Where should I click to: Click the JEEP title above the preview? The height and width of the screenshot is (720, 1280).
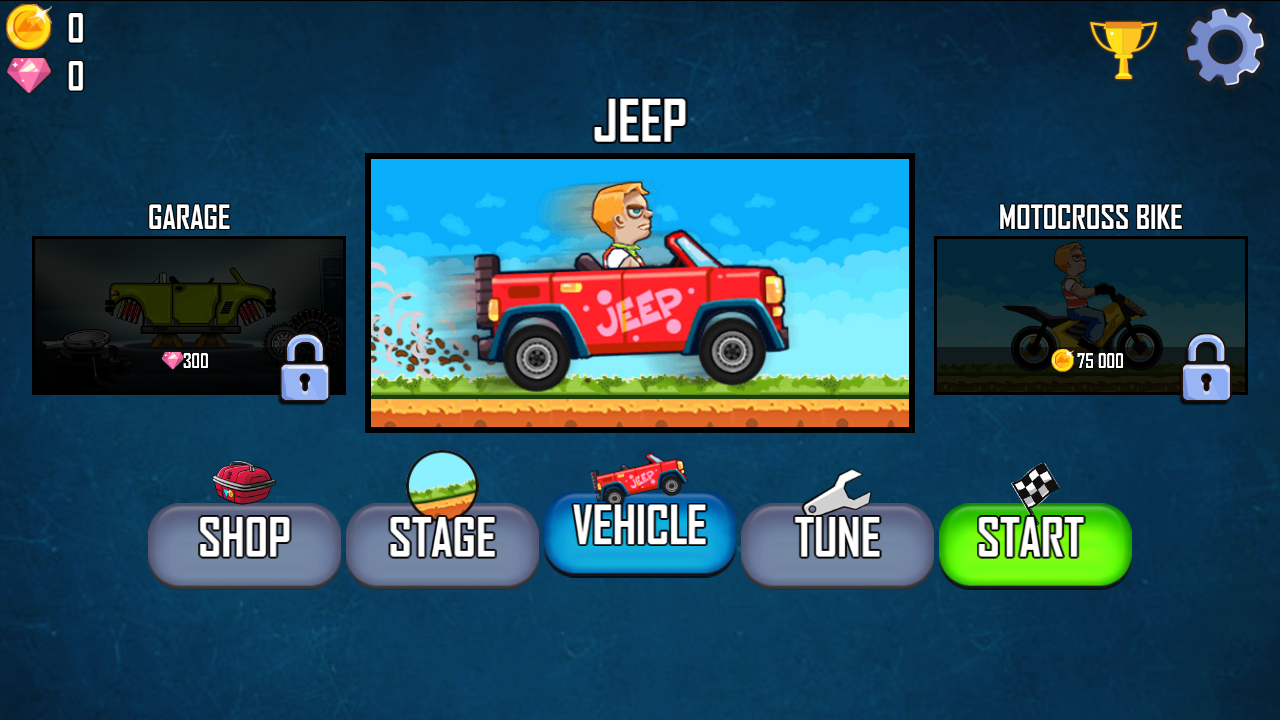640,118
